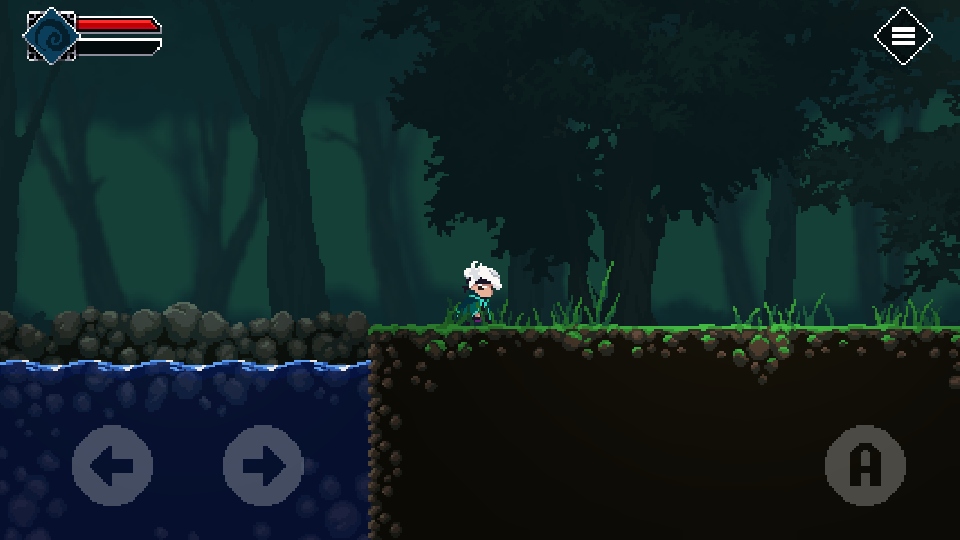Open the hamburger pause menu
Viewport: 960px width, 540px height.
tap(903, 36)
